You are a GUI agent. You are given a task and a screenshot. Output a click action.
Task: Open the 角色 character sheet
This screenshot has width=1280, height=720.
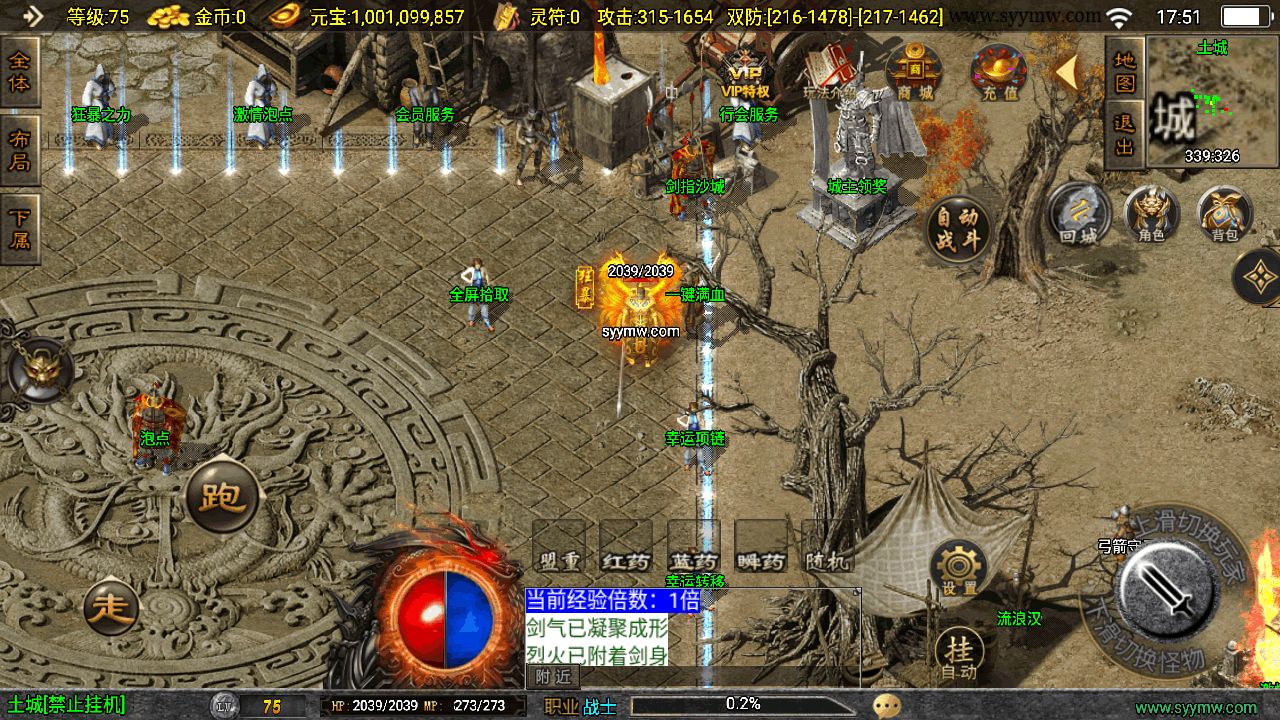point(1152,213)
